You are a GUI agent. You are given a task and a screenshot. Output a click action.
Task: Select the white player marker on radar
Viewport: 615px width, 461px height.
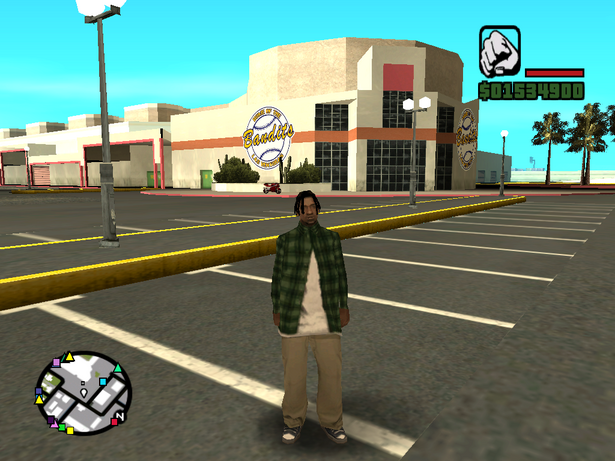click(84, 392)
